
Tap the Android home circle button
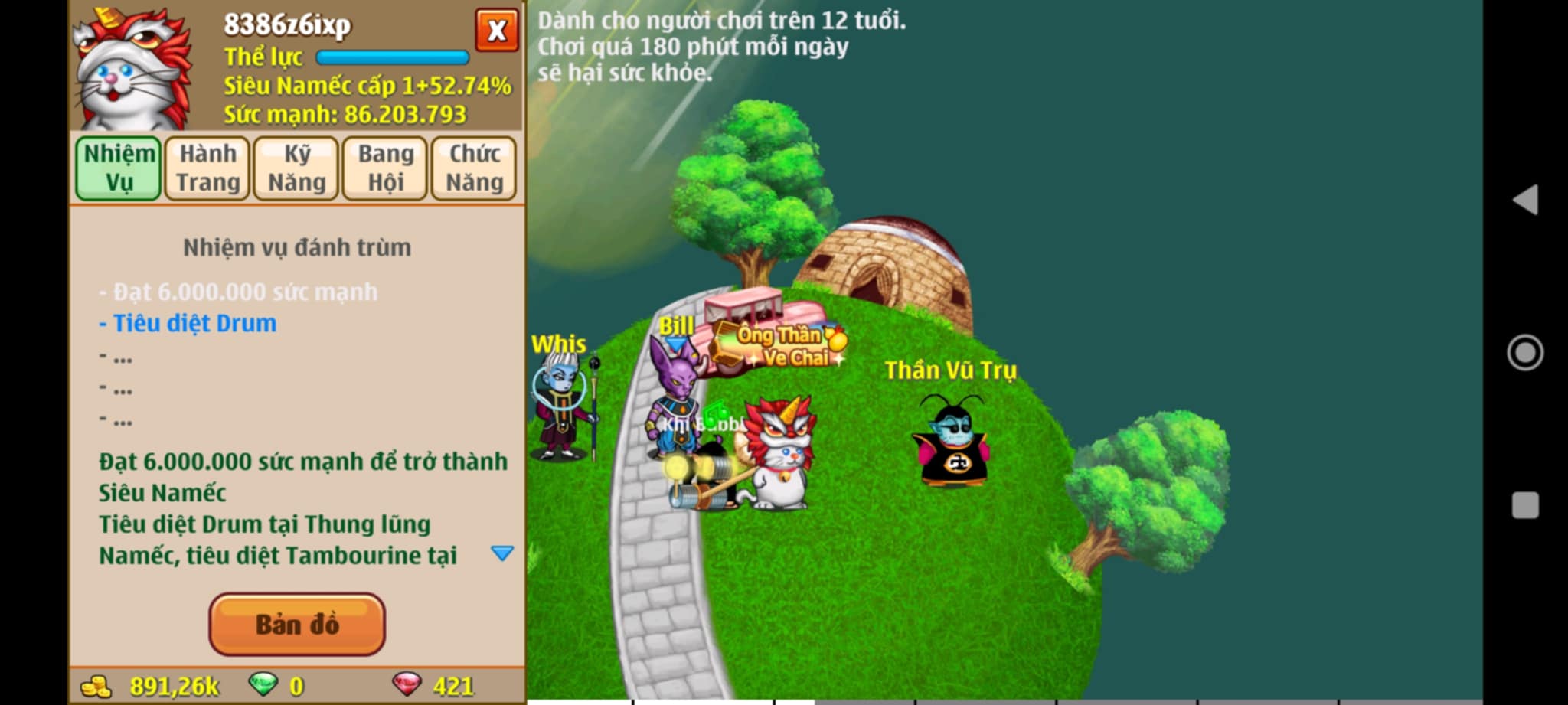coord(1524,353)
